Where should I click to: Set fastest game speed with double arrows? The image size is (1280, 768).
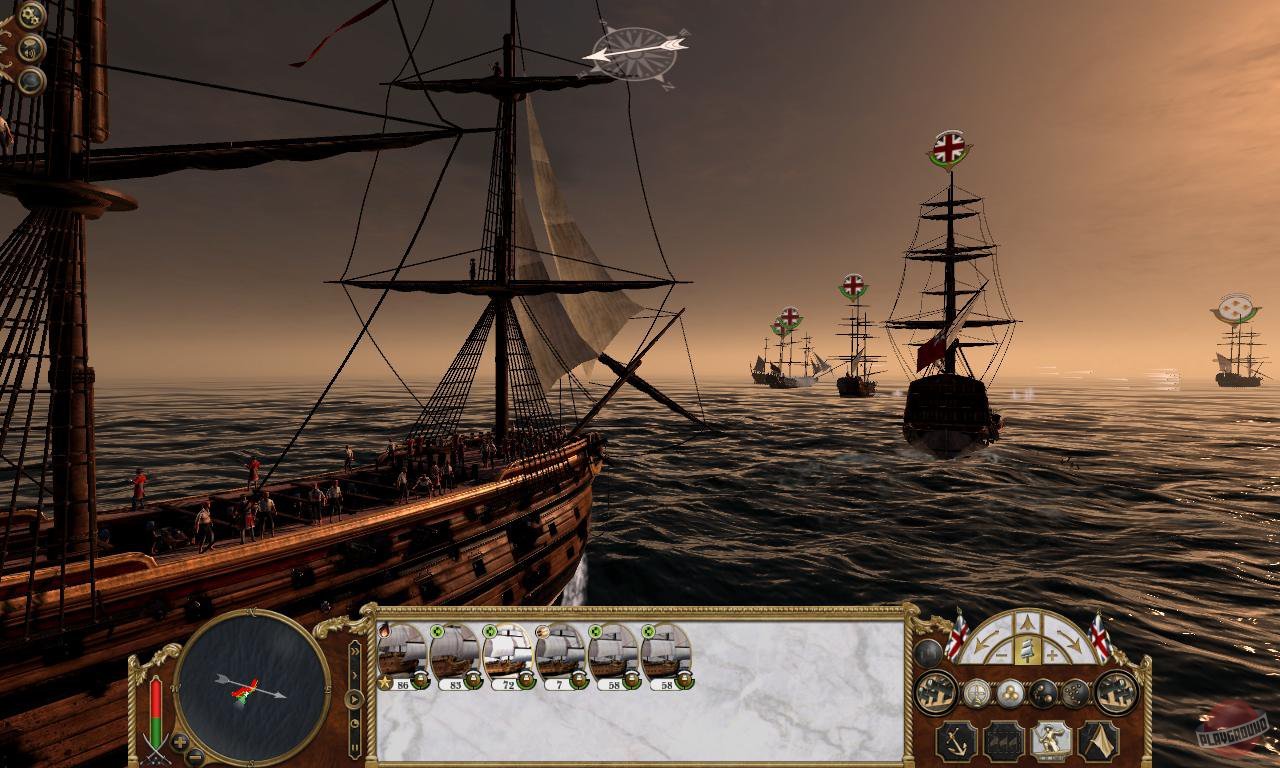(354, 650)
